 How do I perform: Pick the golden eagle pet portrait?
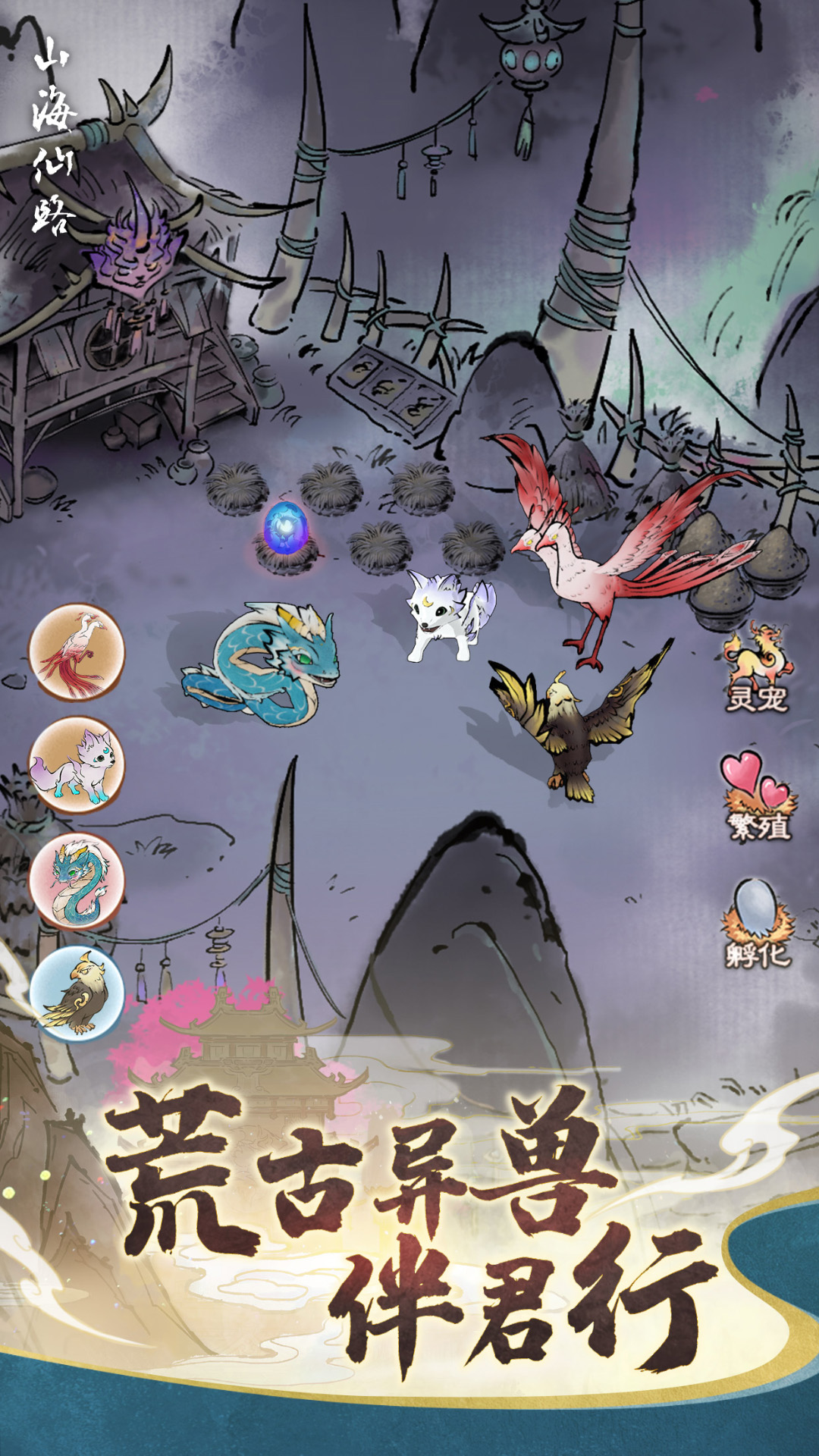click(76, 994)
